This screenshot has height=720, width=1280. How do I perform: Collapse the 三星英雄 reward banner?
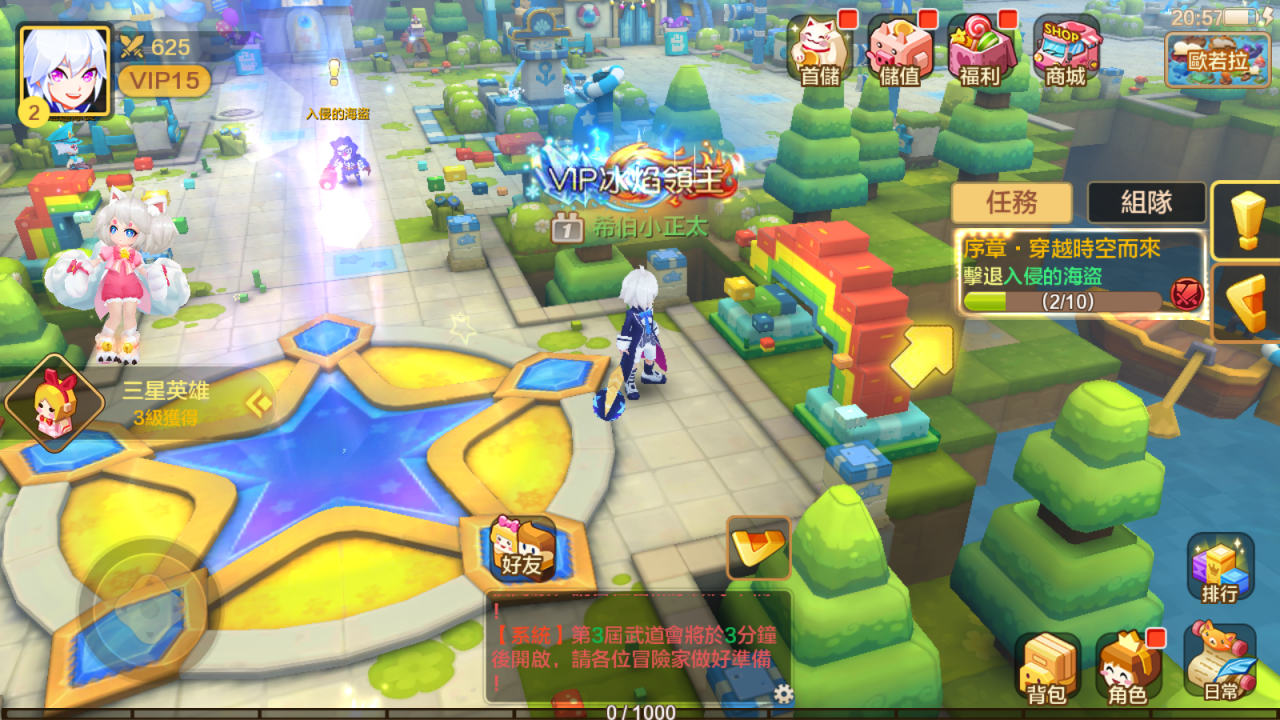[x=259, y=403]
